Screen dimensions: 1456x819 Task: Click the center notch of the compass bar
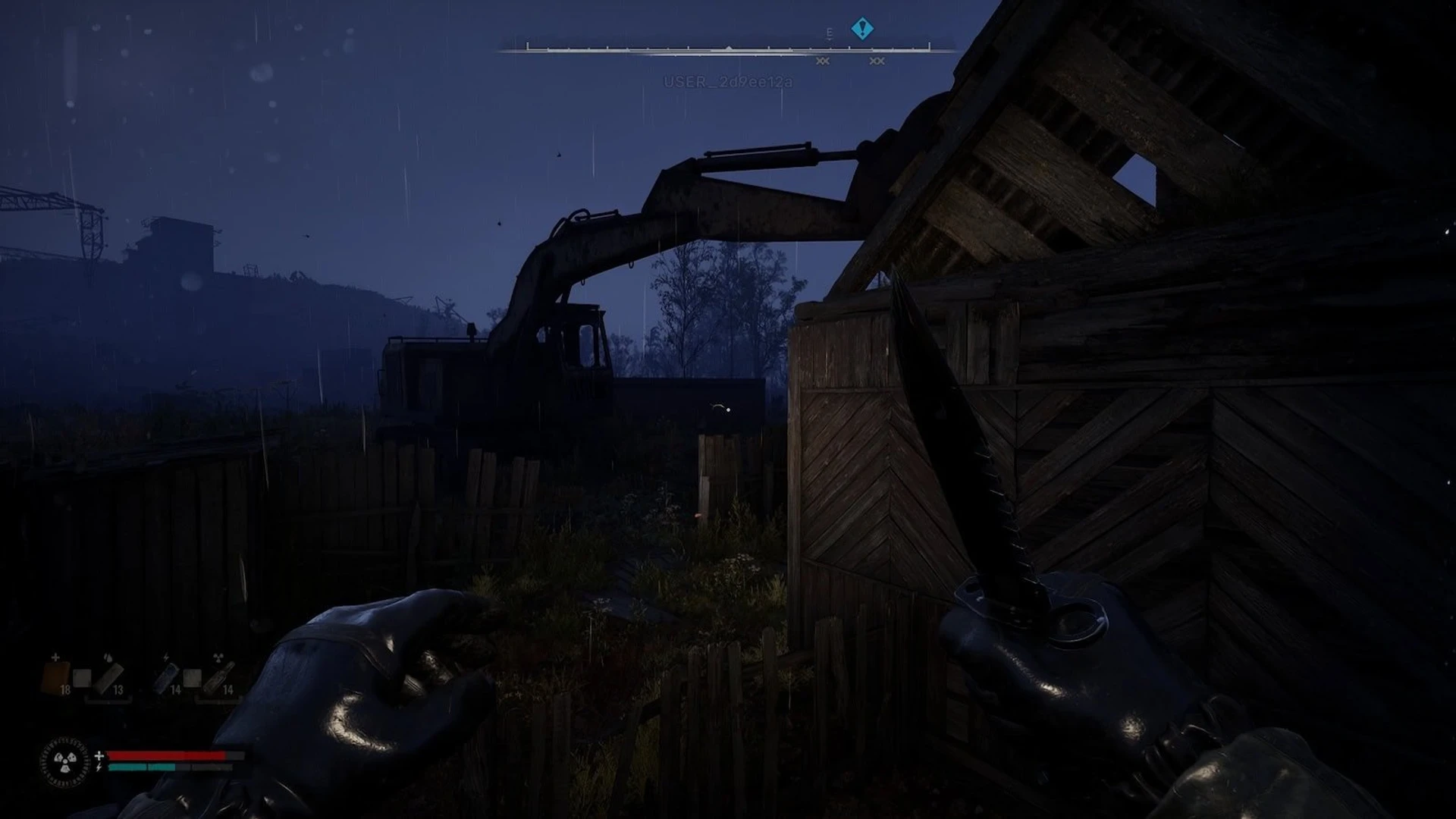tap(729, 49)
